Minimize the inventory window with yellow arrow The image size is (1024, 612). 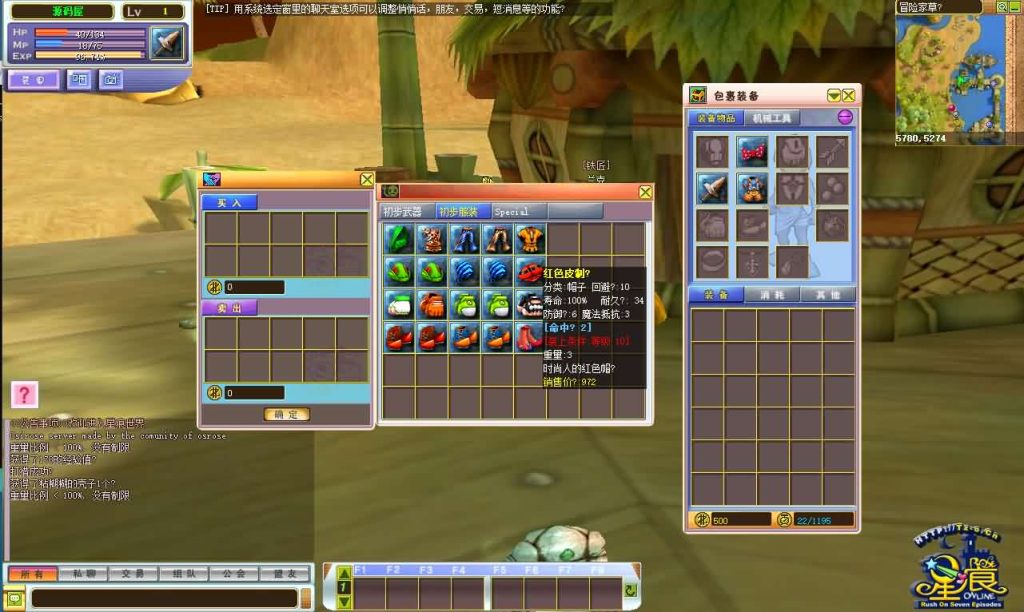[834, 95]
